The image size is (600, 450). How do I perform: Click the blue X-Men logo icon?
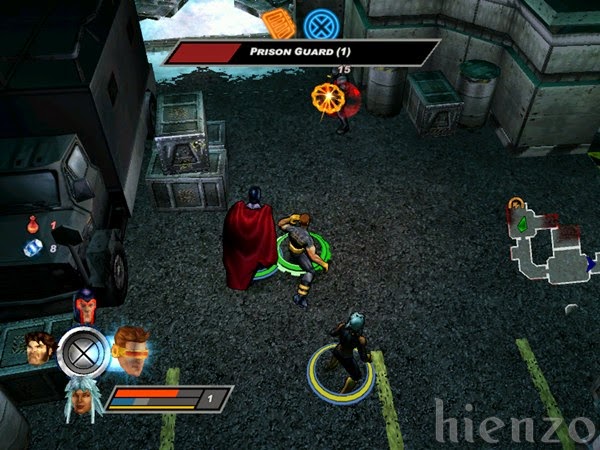point(321,22)
